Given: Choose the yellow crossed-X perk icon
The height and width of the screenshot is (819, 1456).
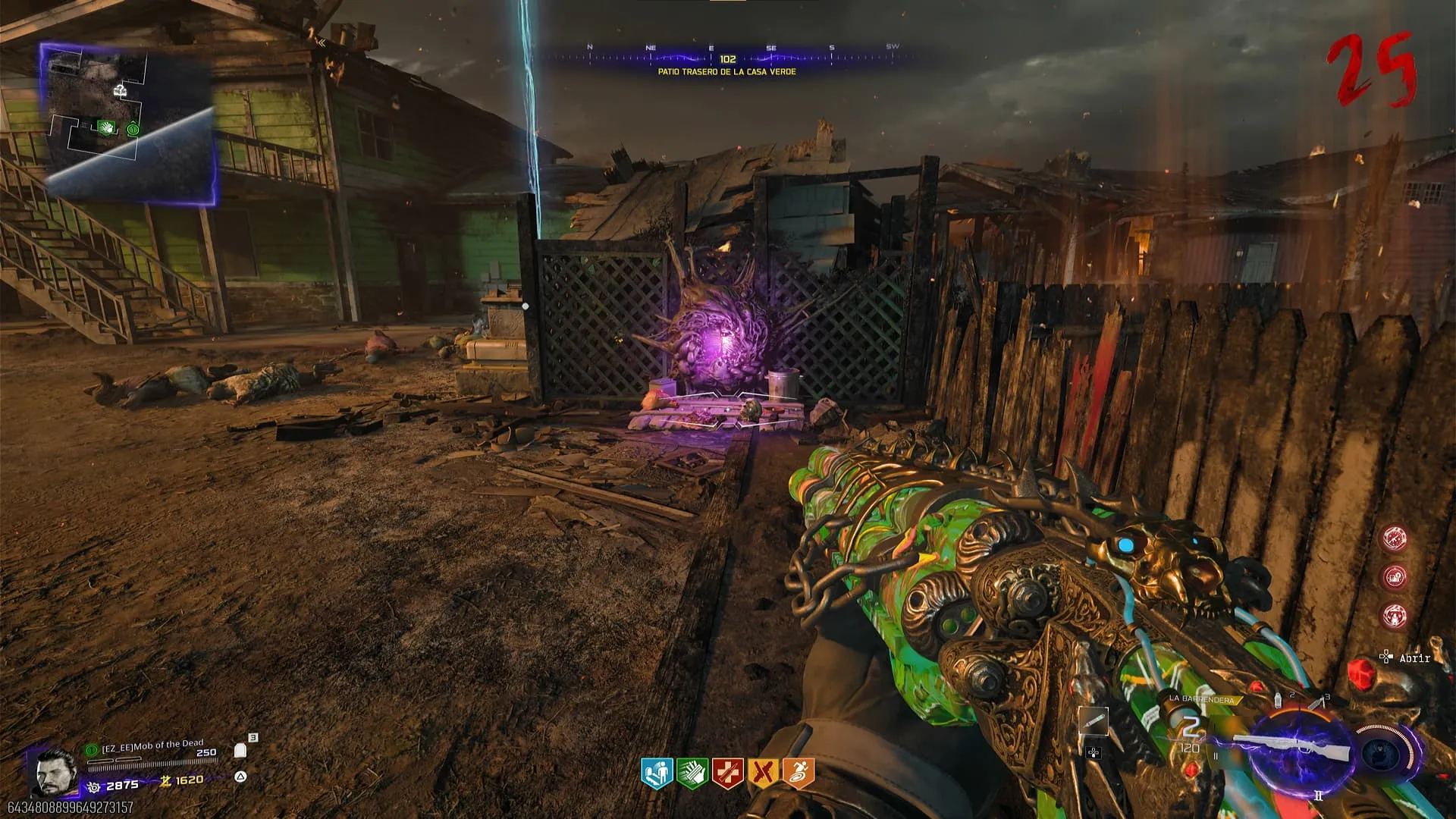Looking at the screenshot, I should click(x=763, y=773).
